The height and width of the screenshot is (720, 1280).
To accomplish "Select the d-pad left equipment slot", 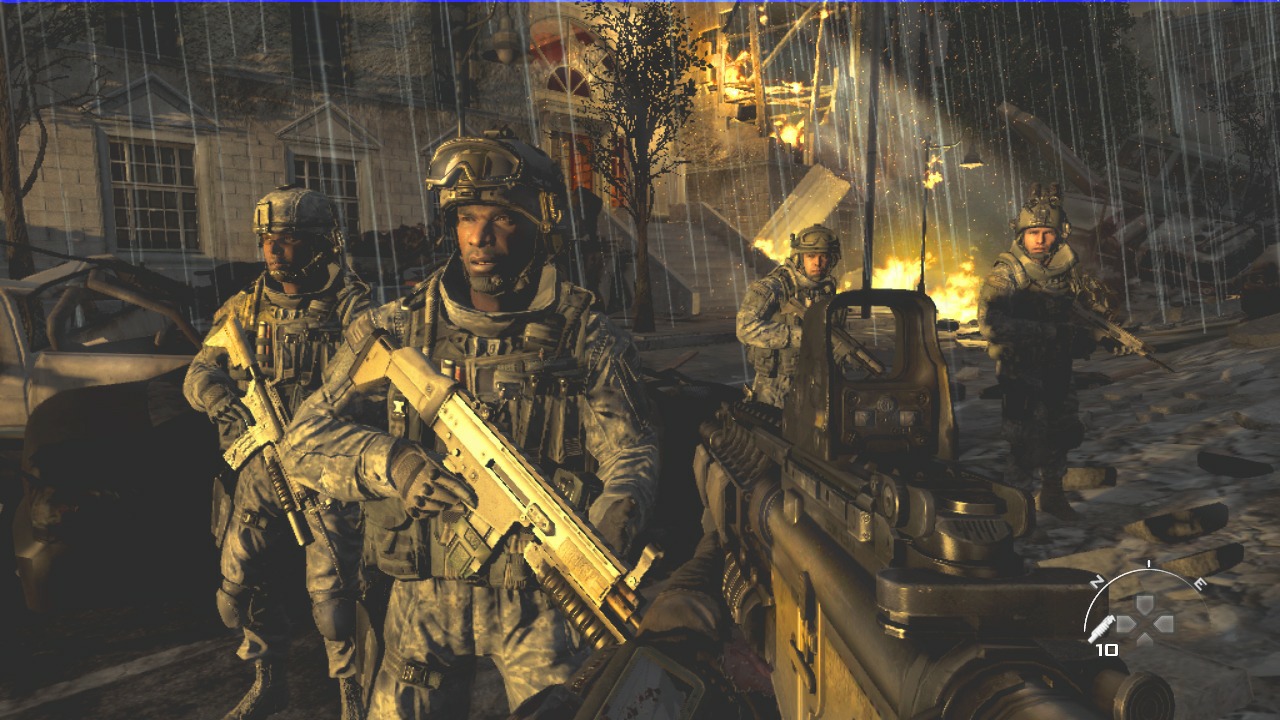I will [1126, 624].
